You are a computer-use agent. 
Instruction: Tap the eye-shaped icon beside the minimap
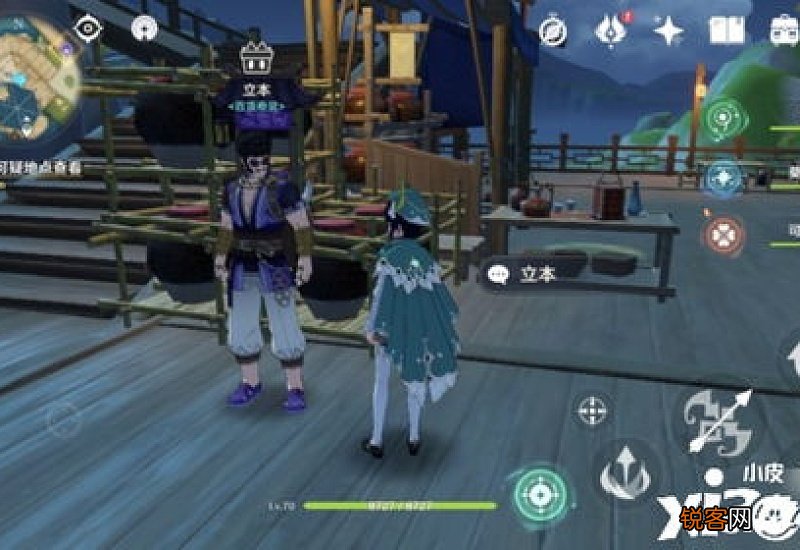pos(89,29)
